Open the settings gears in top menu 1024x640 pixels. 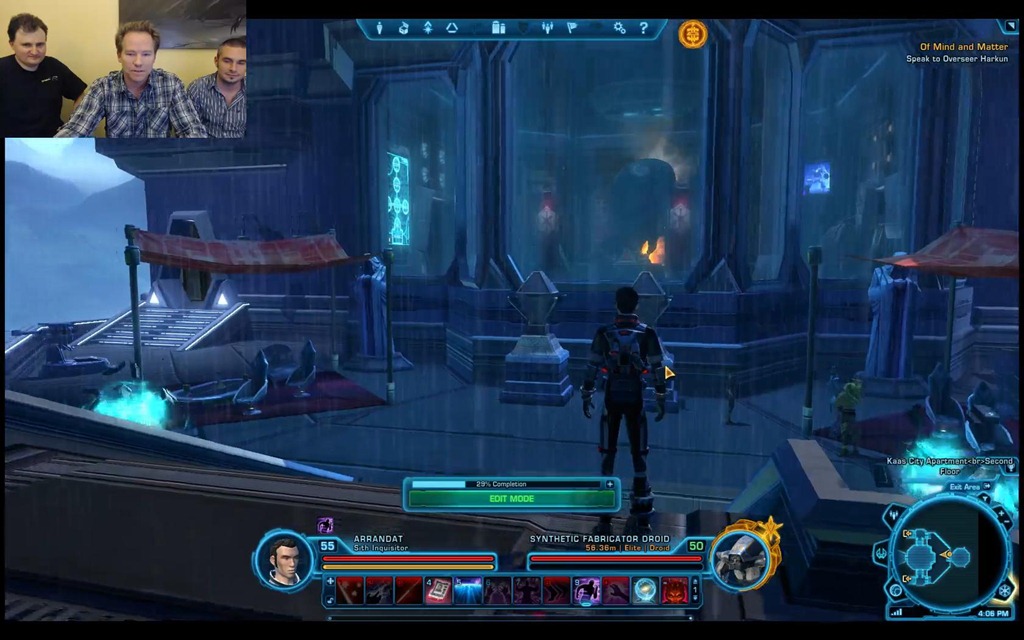point(619,28)
